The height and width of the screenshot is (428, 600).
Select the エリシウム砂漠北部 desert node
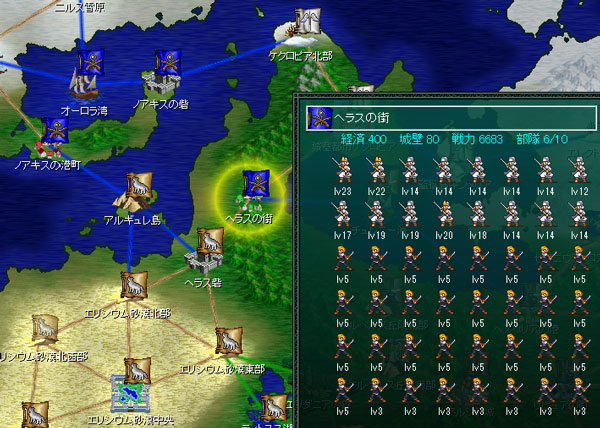click(130, 288)
